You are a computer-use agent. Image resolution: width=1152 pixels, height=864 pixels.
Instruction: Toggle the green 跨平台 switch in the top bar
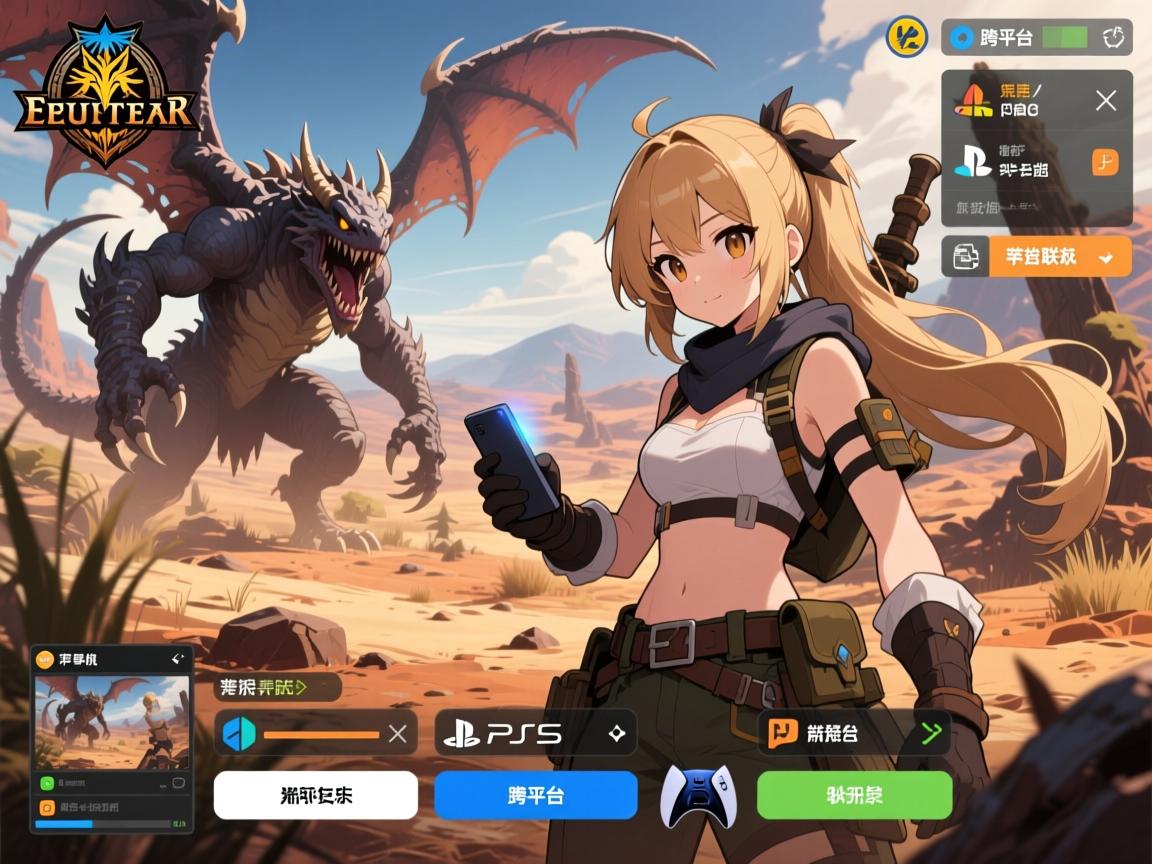pyautogui.click(x=1064, y=38)
